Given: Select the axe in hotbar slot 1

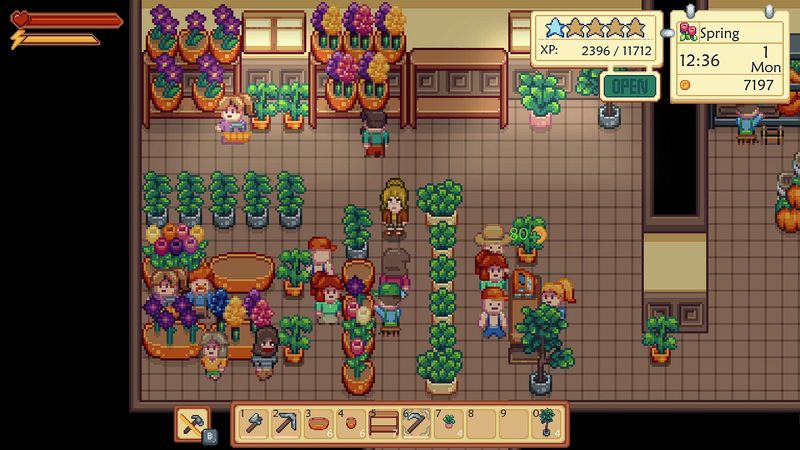Looking at the screenshot, I should pyautogui.click(x=254, y=424).
